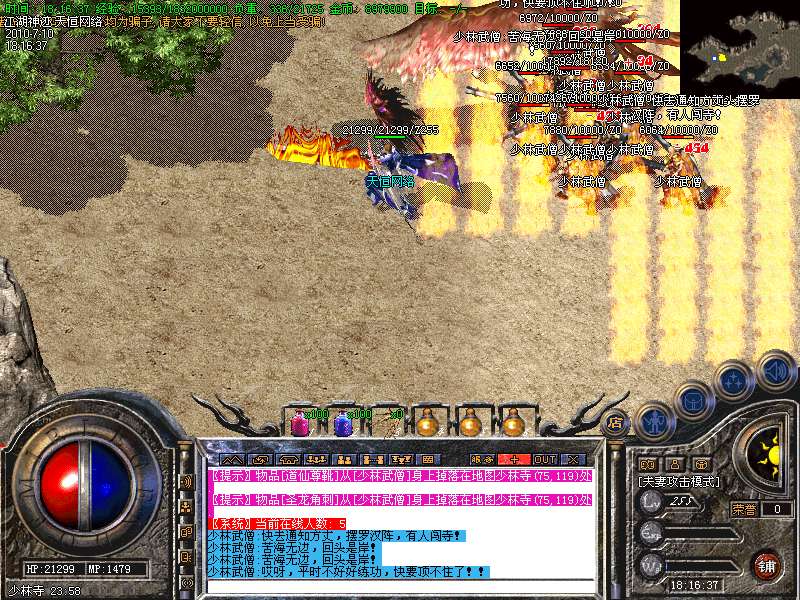Click the sound-wave icon beside the chat
The image size is (800, 600).
coord(185,482)
